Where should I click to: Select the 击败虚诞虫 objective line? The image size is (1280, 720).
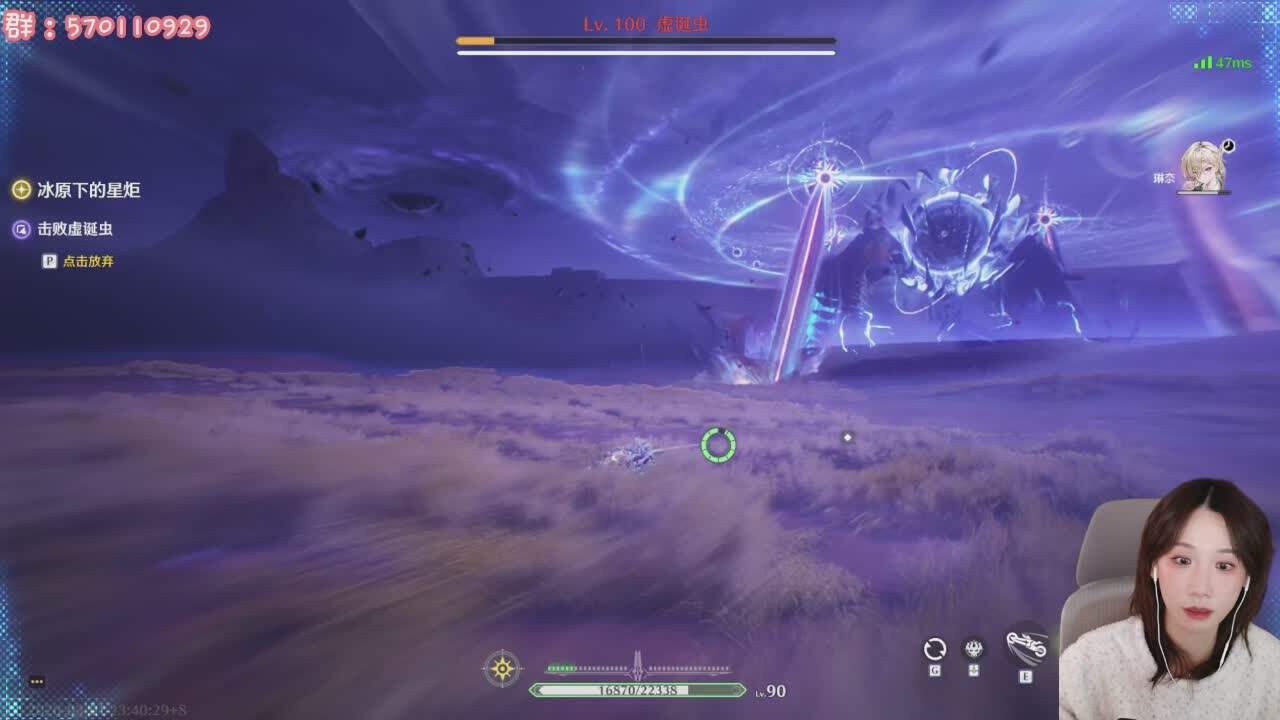74,229
